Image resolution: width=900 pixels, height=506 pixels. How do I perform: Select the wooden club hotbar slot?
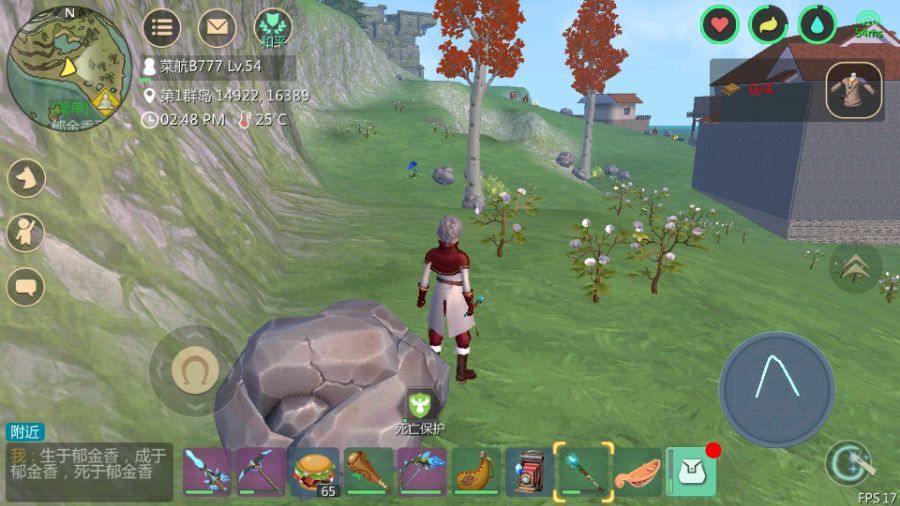point(368,471)
